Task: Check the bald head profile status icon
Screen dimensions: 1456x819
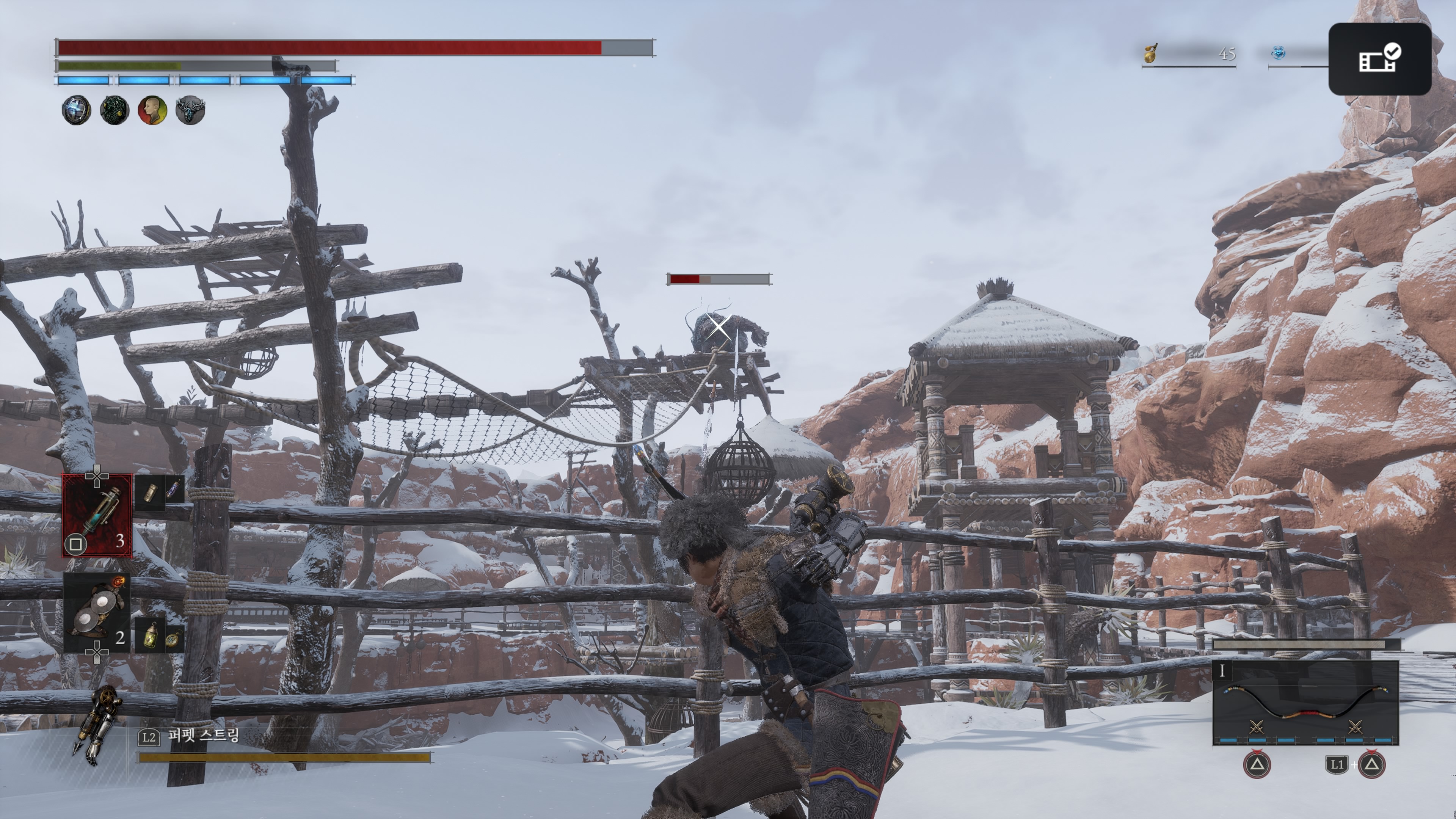Action: [152, 110]
